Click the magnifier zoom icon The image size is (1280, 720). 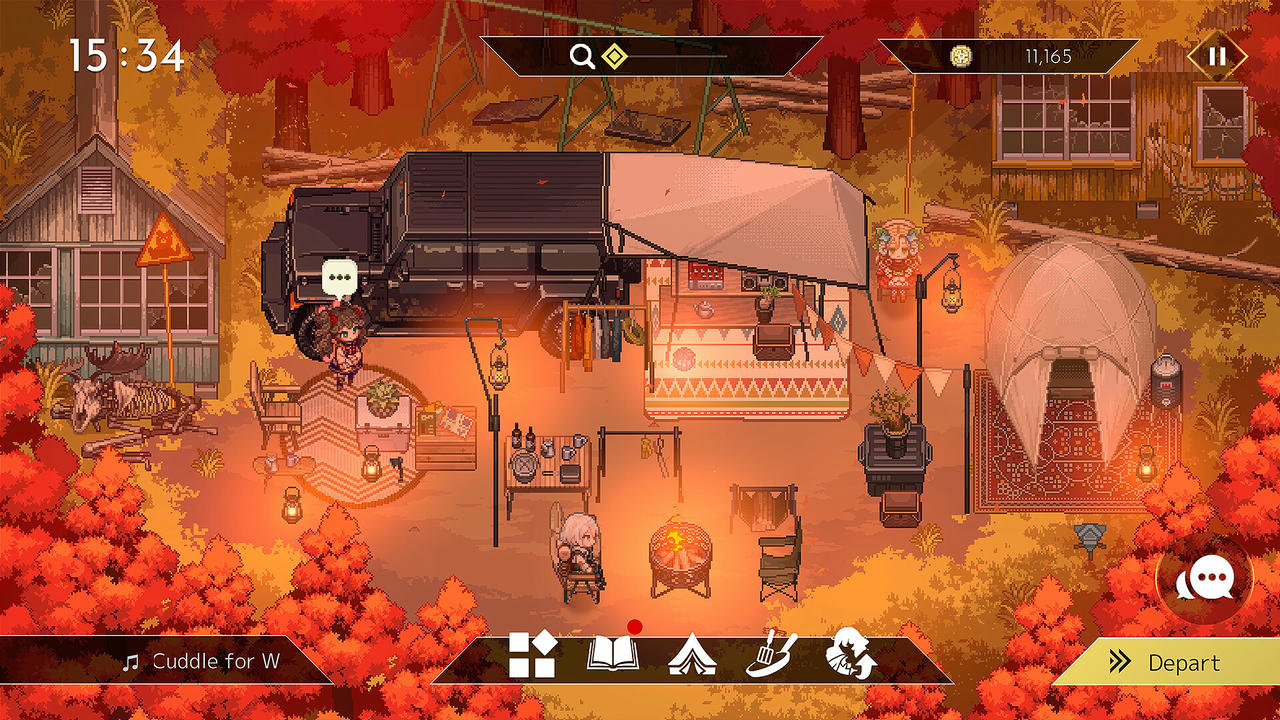(x=583, y=57)
